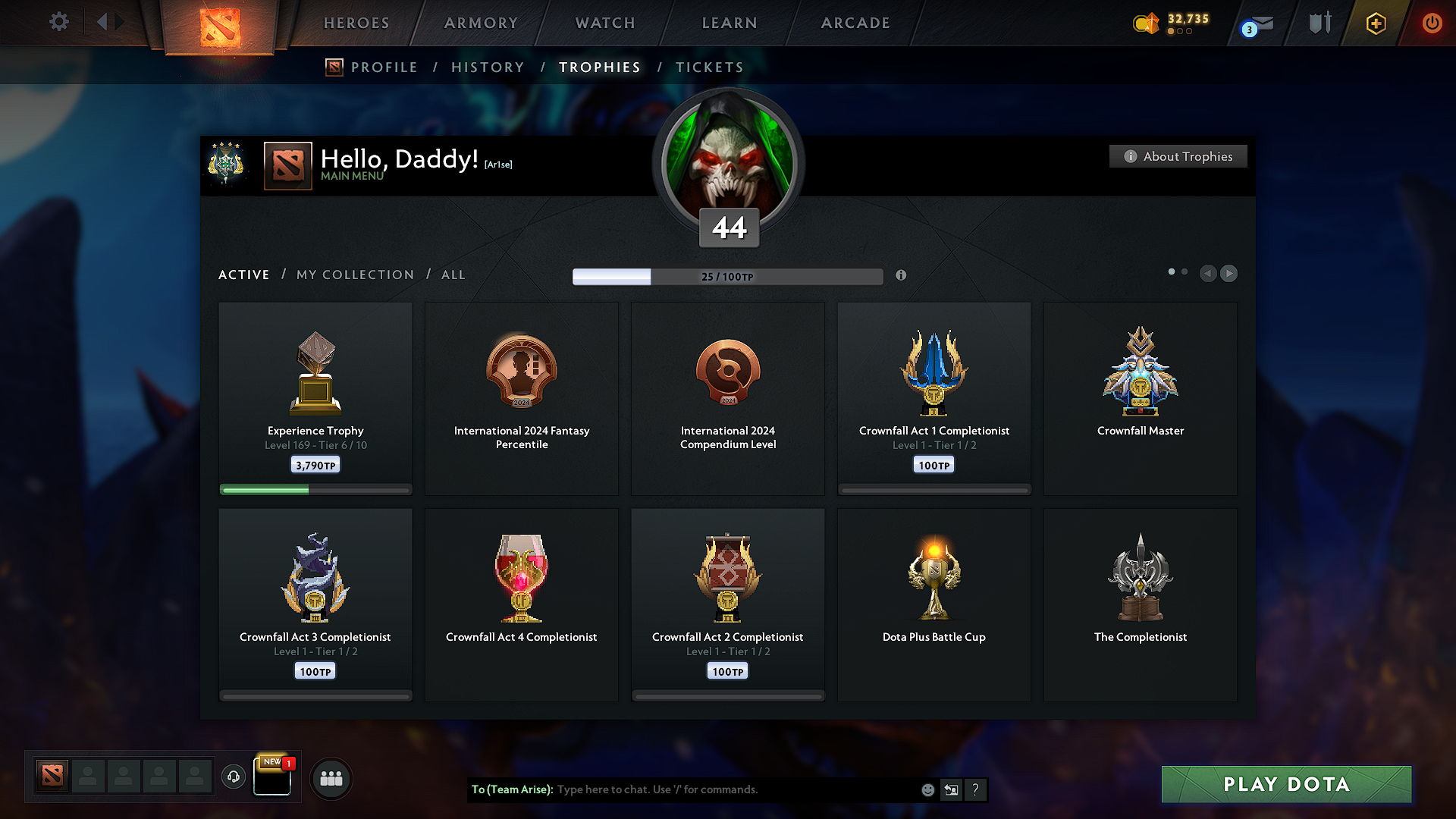Open the friends list icon bottom right
The width and height of the screenshot is (1456, 819).
[x=331, y=778]
